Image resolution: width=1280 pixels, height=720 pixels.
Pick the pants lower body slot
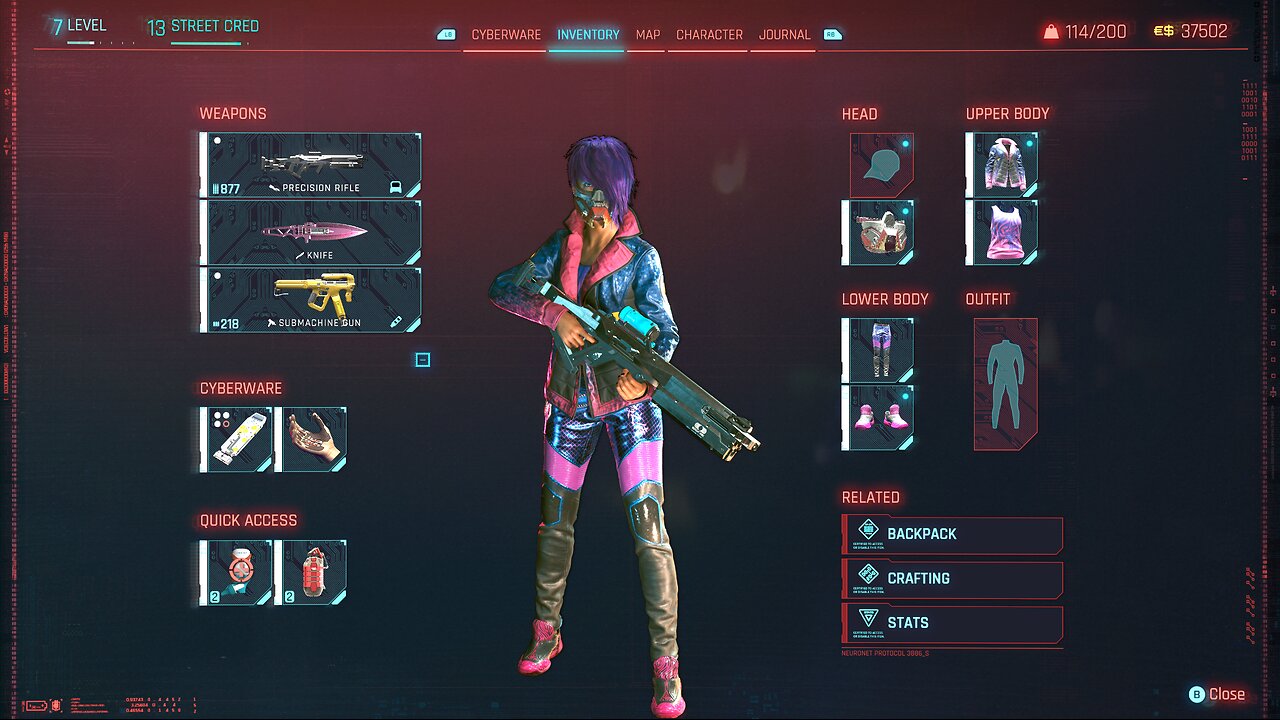pyautogui.click(x=878, y=350)
